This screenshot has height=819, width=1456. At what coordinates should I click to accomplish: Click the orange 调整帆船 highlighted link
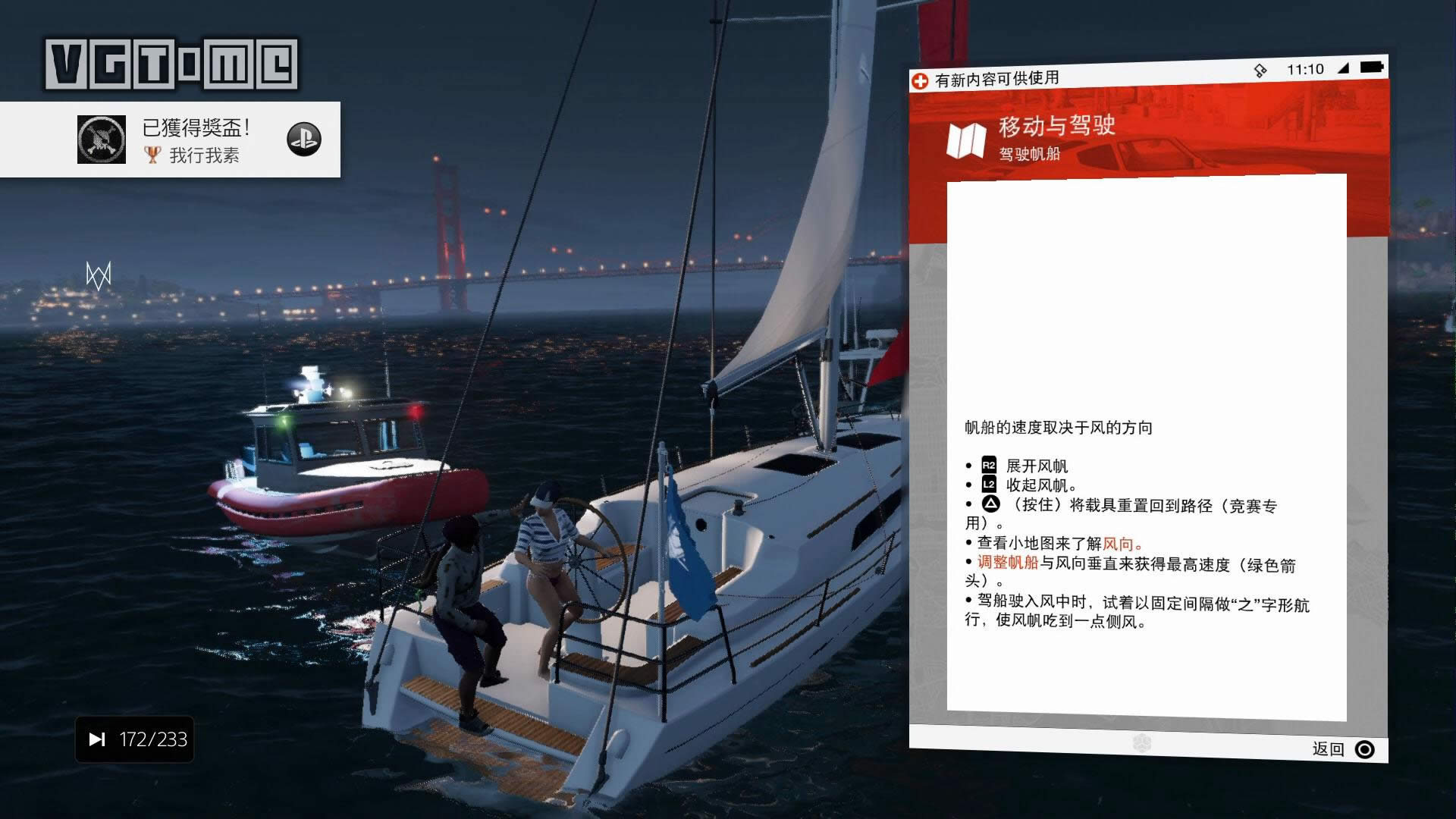(x=1007, y=563)
